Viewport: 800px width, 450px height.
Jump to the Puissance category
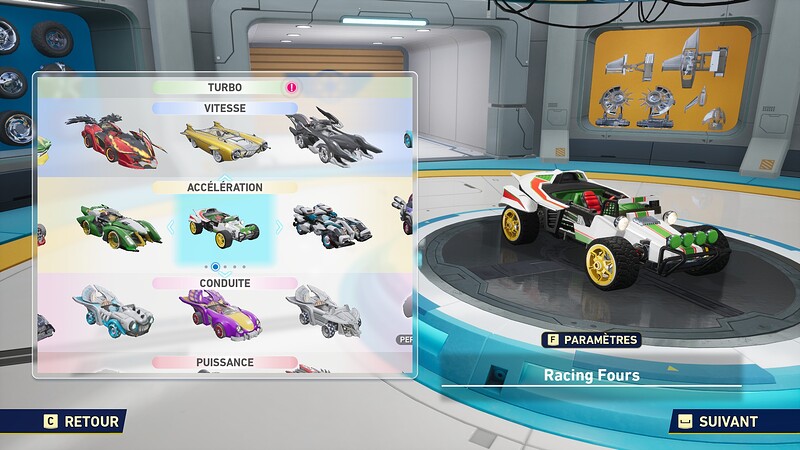pyautogui.click(x=224, y=362)
